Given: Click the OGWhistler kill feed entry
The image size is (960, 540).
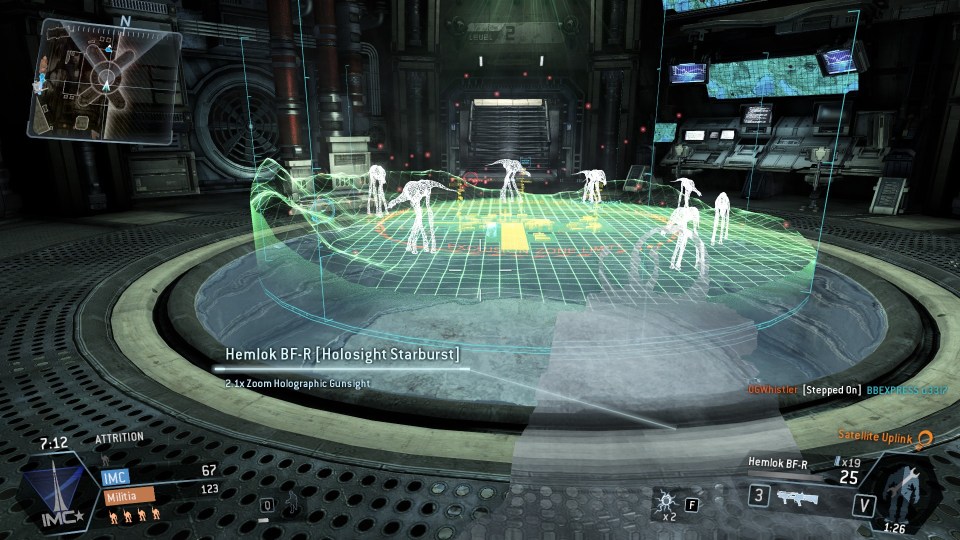Looking at the screenshot, I should click(x=772, y=389).
